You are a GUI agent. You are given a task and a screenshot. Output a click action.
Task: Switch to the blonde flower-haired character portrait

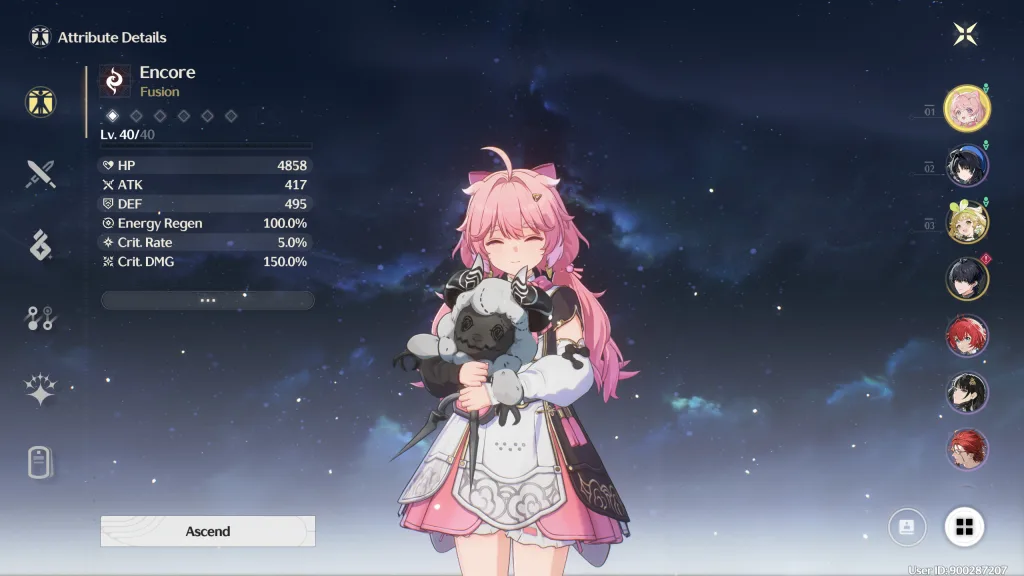tap(967, 222)
